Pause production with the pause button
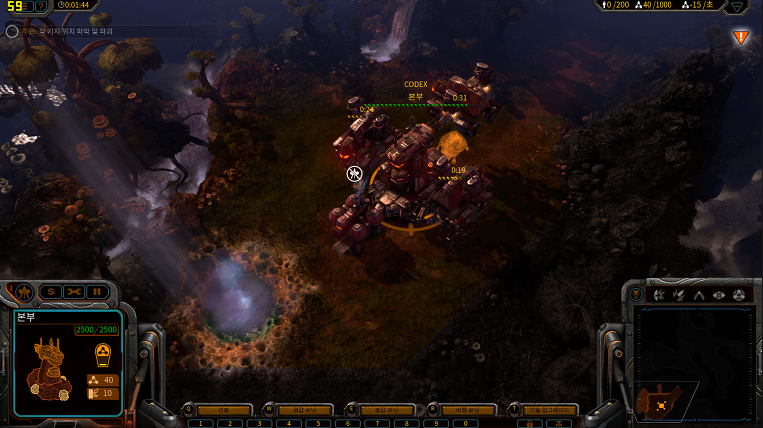Screen dimensions: 763x428 (x=97, y=291)
